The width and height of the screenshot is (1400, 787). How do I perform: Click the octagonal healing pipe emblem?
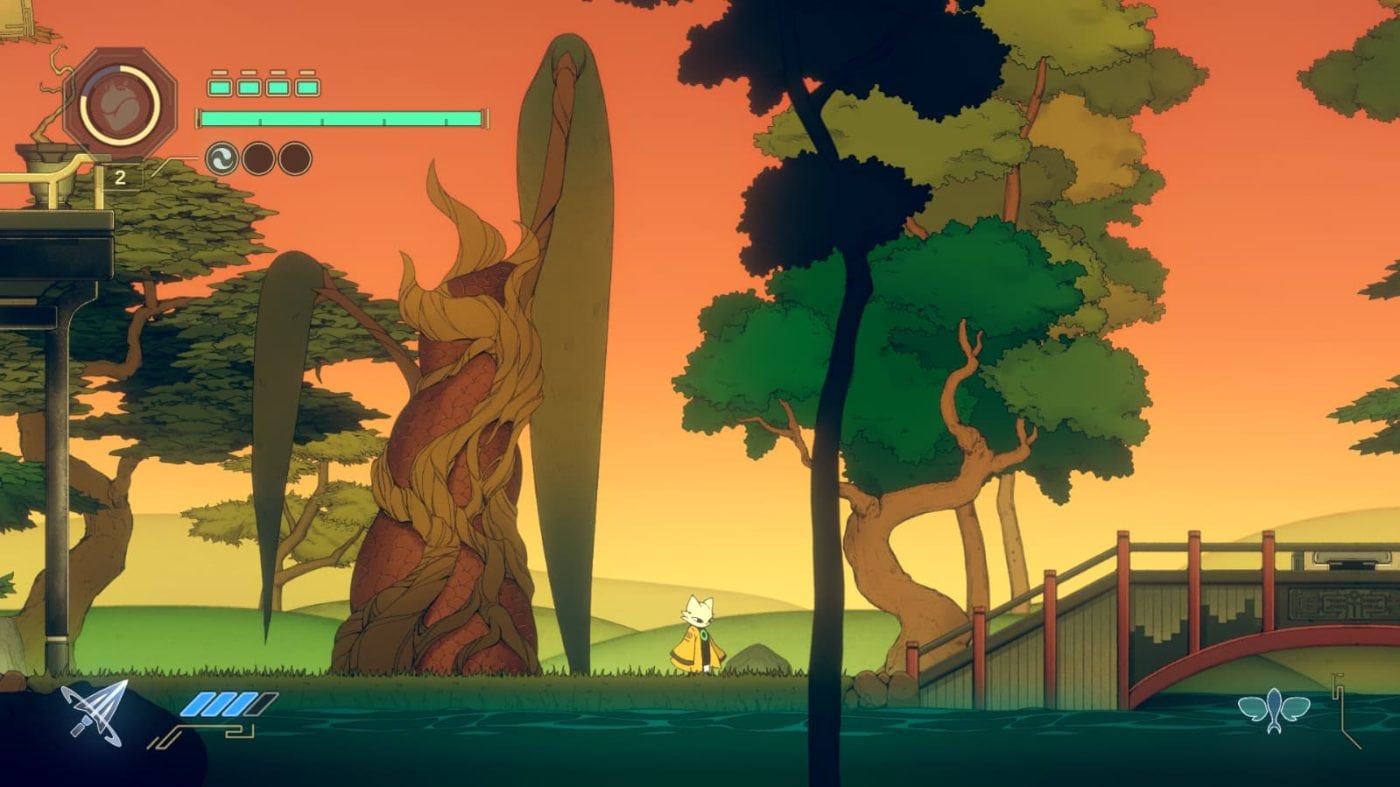120,104
